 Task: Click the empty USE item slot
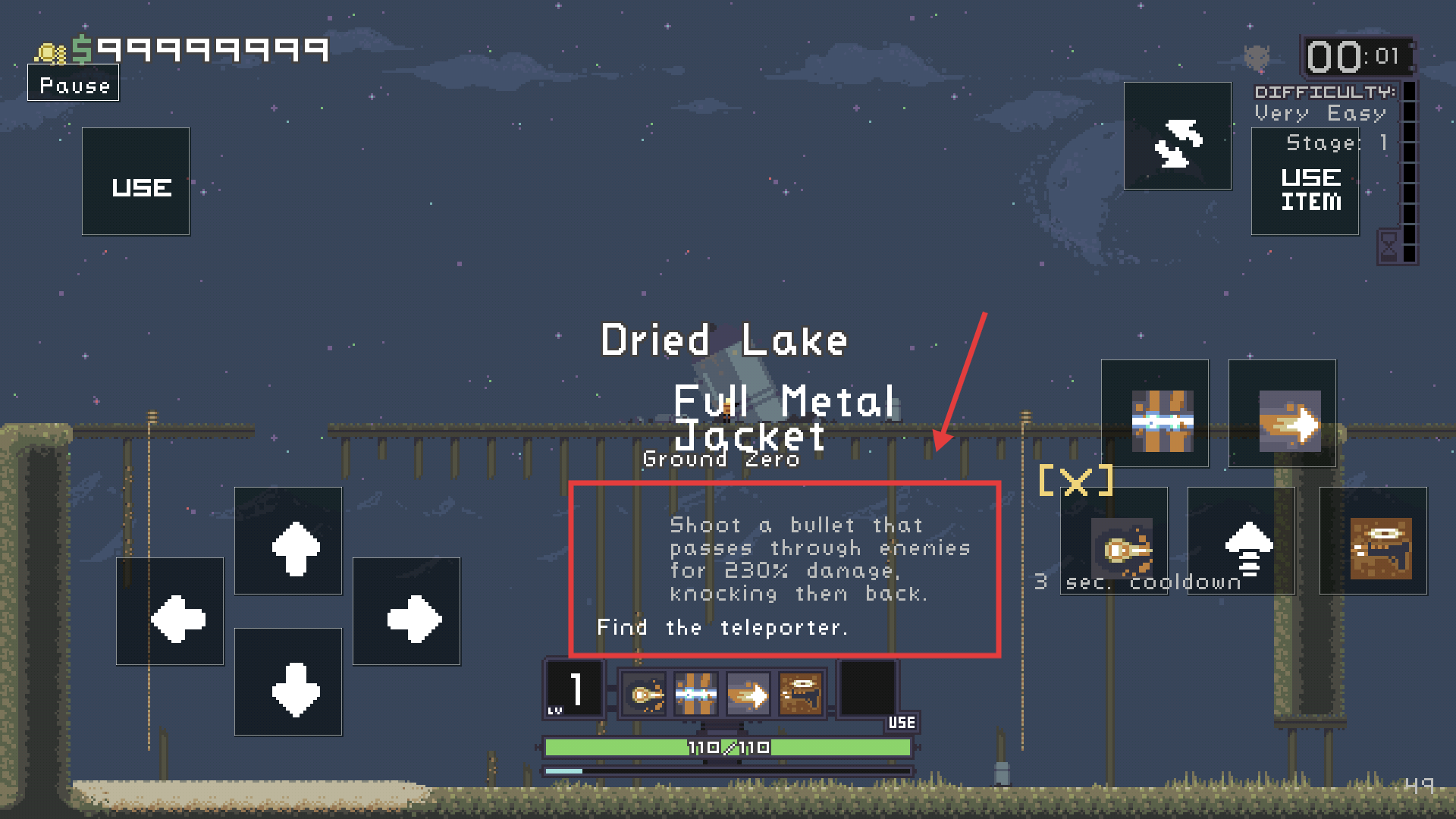[x=868, y=689]
